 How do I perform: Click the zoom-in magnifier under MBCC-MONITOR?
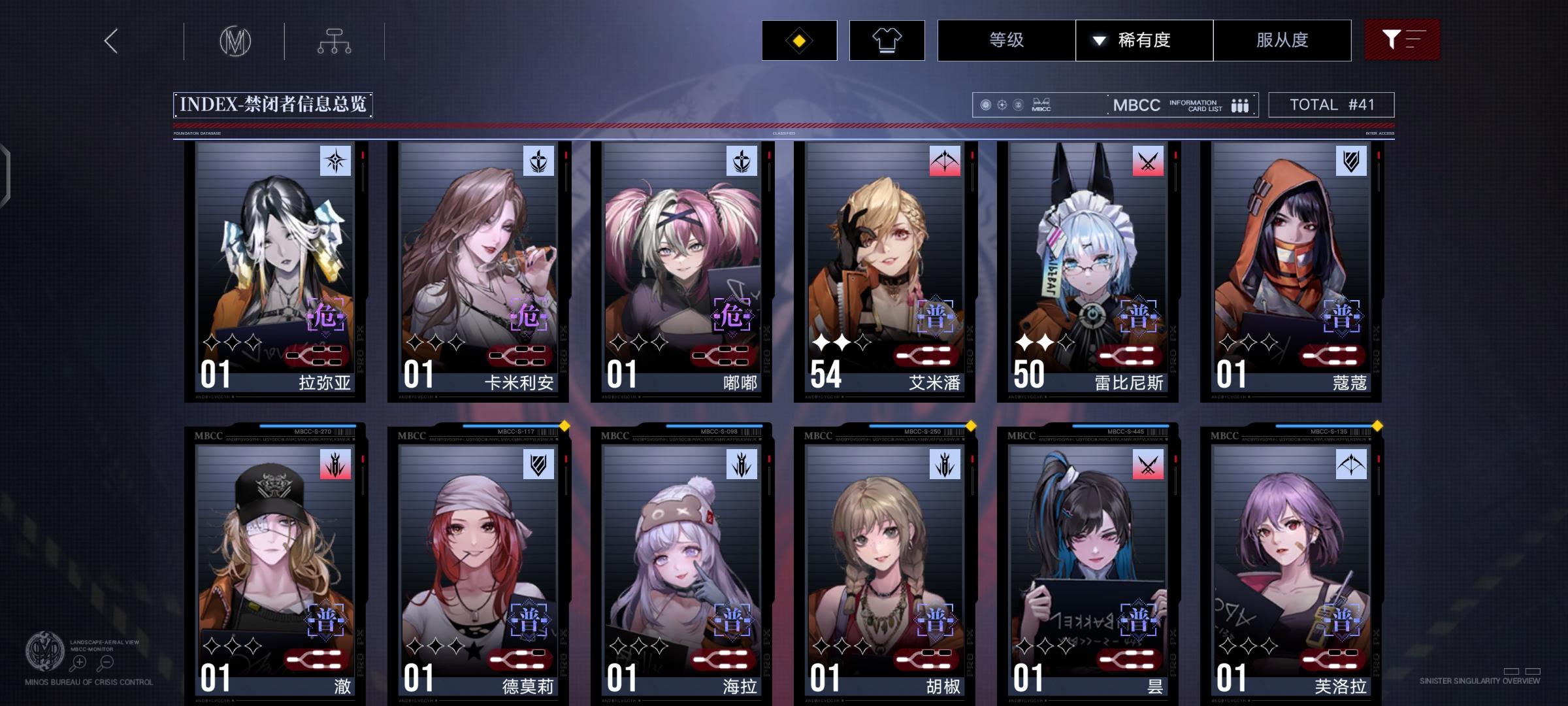click(x=78, y=662)
